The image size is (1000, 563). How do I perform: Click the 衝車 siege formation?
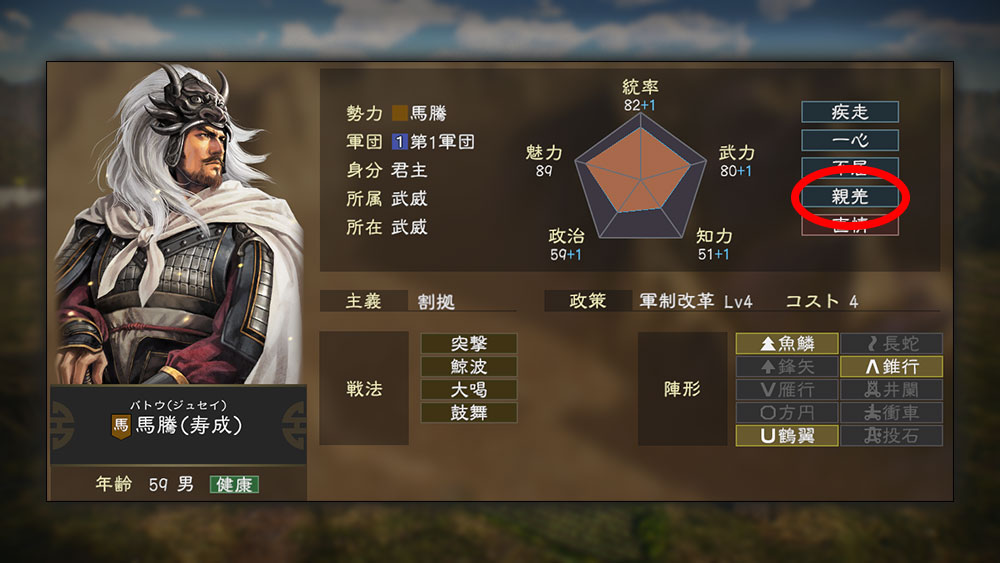891,413
